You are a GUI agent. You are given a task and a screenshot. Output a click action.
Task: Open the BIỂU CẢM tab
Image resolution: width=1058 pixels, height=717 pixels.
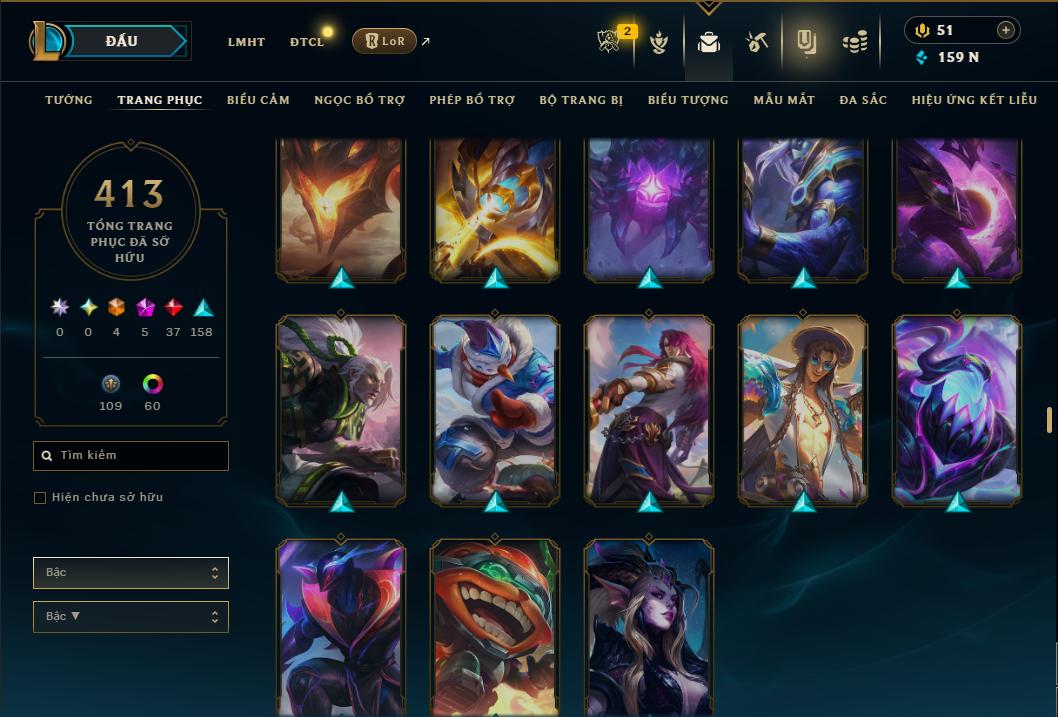coord(258,100)
